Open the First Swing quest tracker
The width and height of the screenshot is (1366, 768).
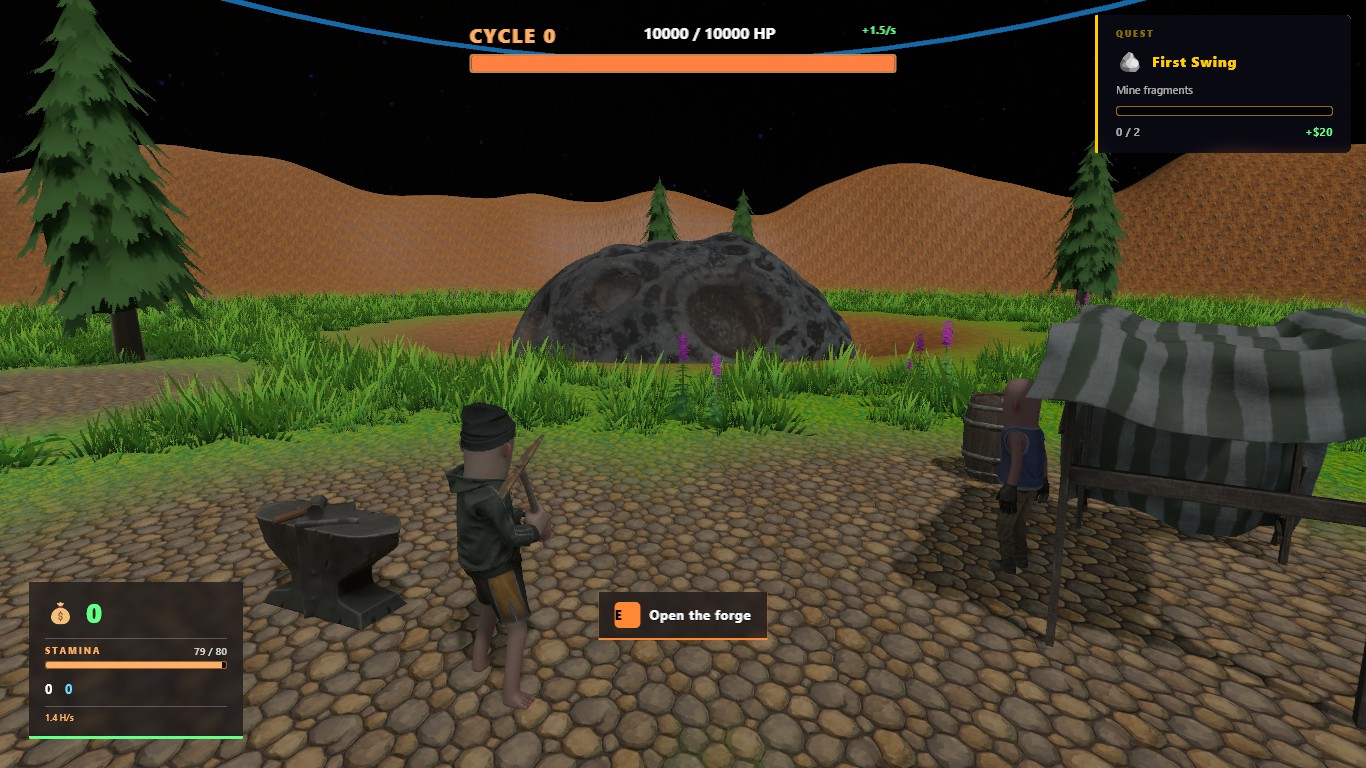(x=1193, y=62)
